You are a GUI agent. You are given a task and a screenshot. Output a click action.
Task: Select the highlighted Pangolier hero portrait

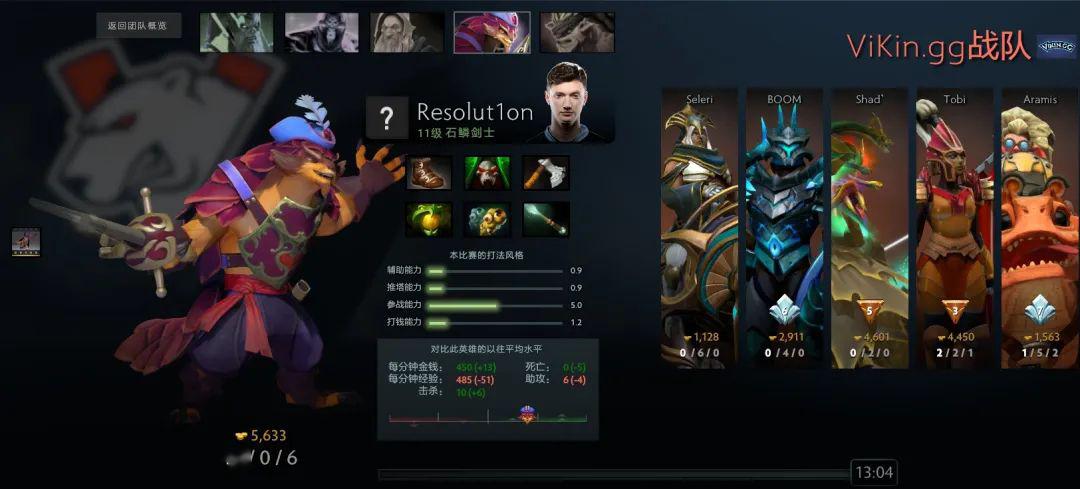click(x=492, y=32)
